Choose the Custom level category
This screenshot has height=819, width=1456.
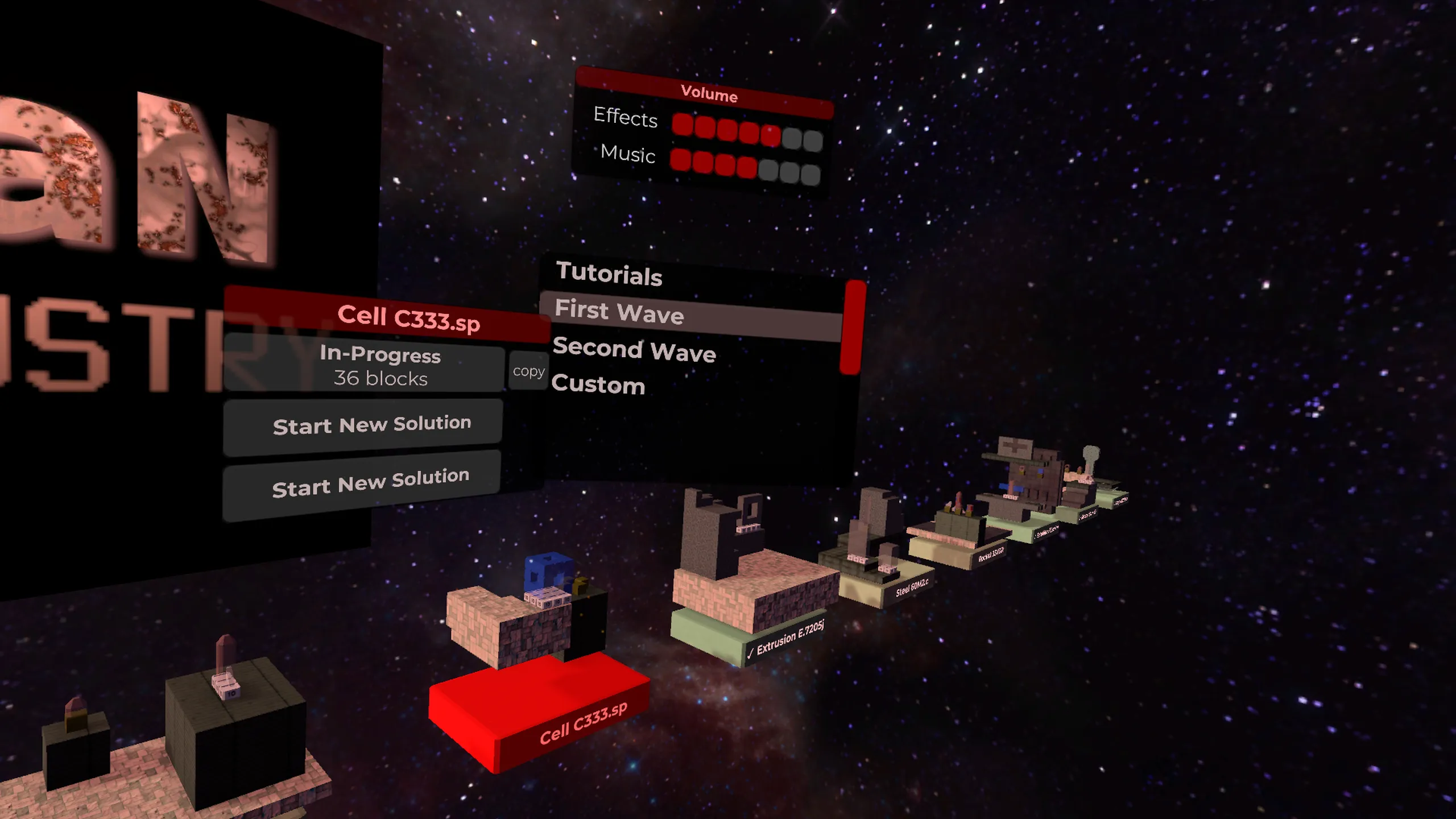pos(598,385)
